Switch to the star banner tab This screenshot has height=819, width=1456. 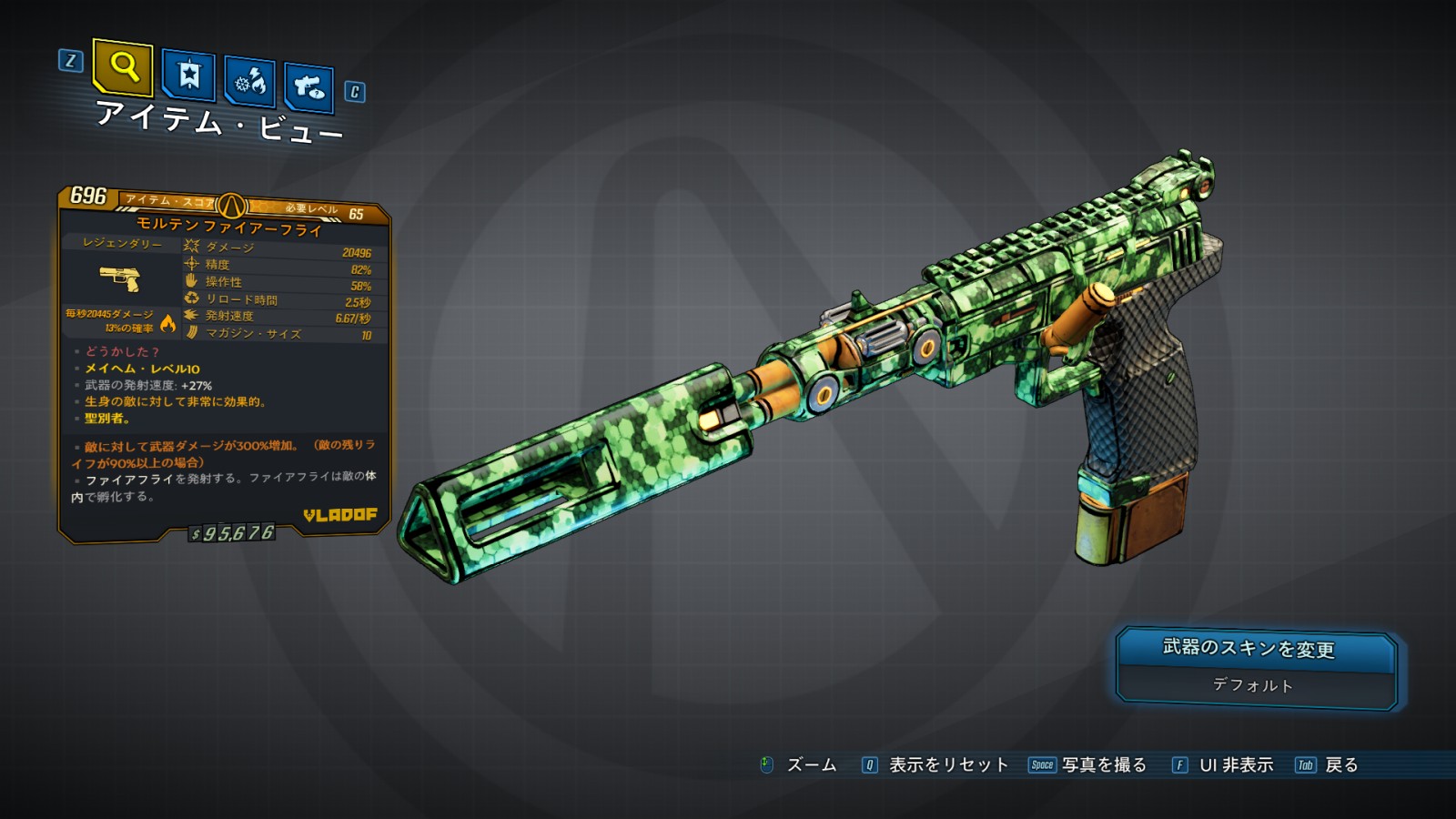pyautogui.click(x=188, y=76)
